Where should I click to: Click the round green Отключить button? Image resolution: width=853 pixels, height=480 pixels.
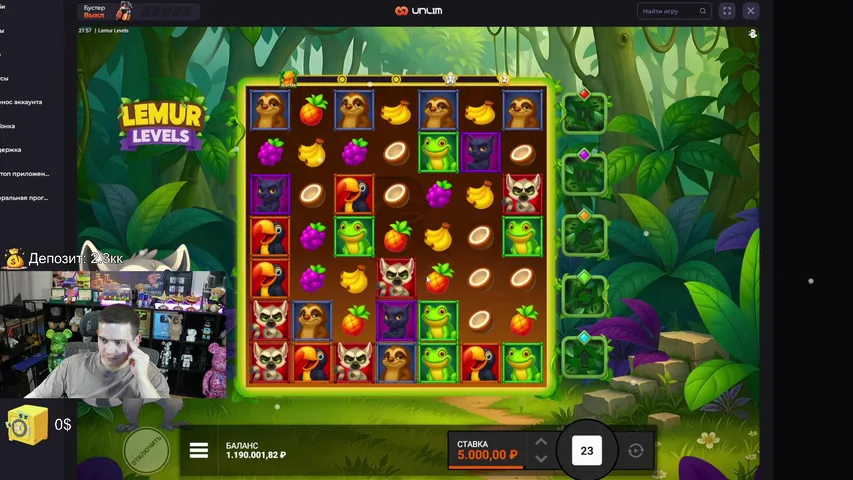tap(147, 451)
